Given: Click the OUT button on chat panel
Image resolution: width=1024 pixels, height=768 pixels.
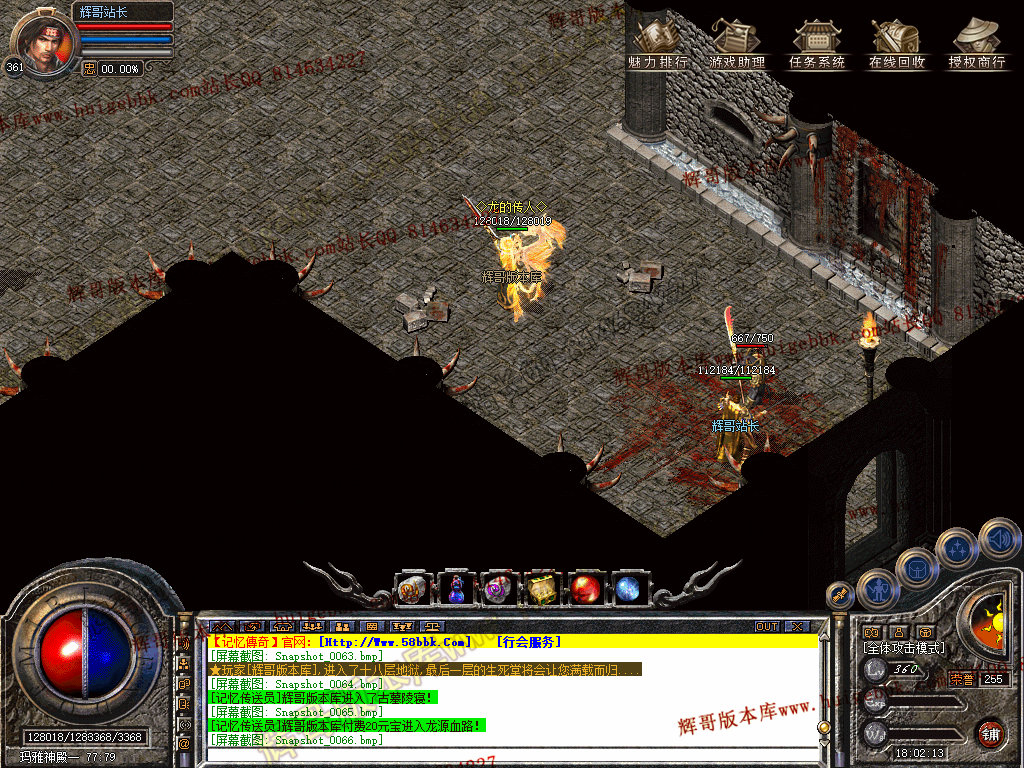Looking at the screenshot, I should coord(766,627).
